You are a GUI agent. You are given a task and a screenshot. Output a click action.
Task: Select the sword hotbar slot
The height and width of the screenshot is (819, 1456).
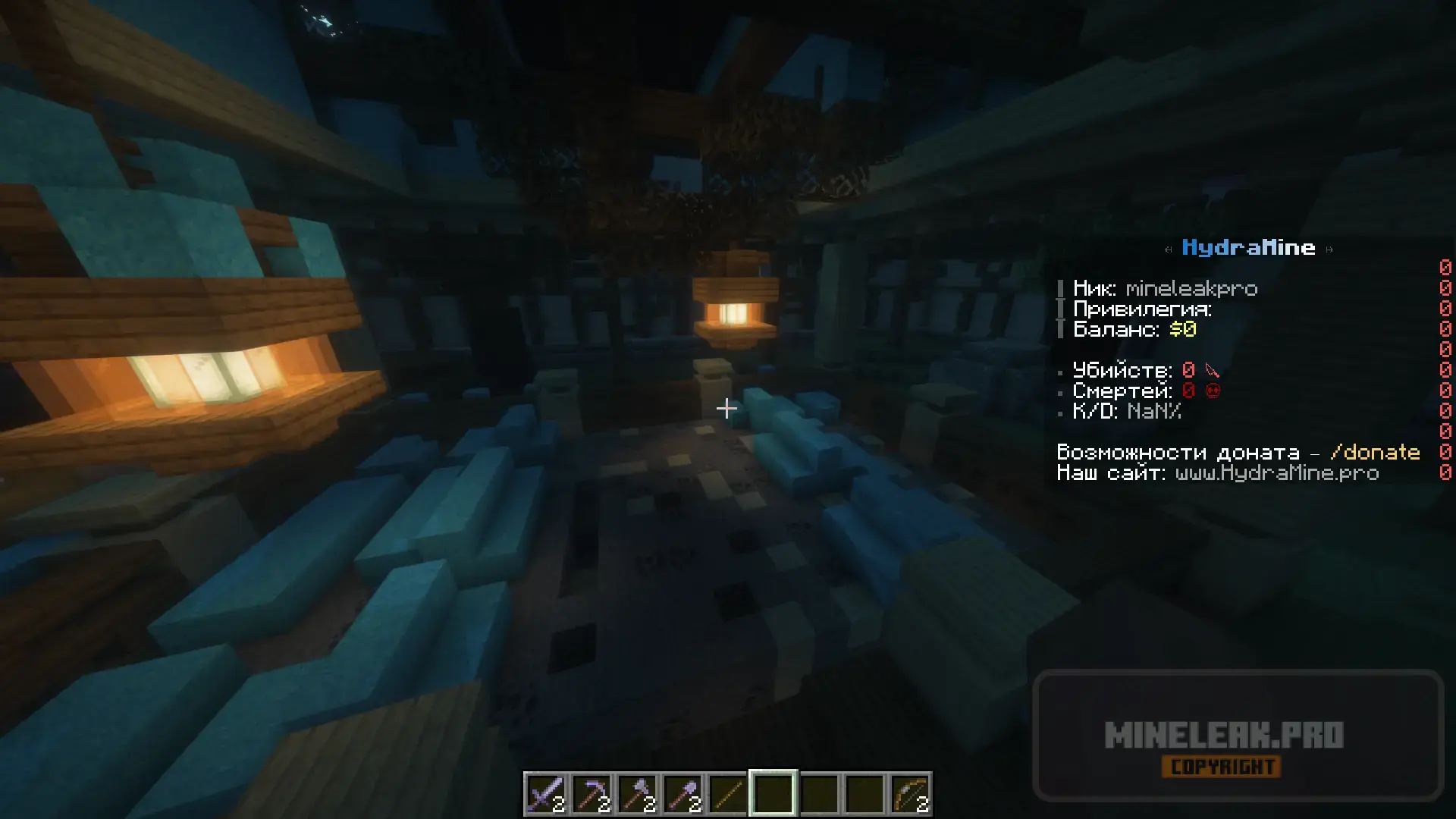(x=546, y=794)
